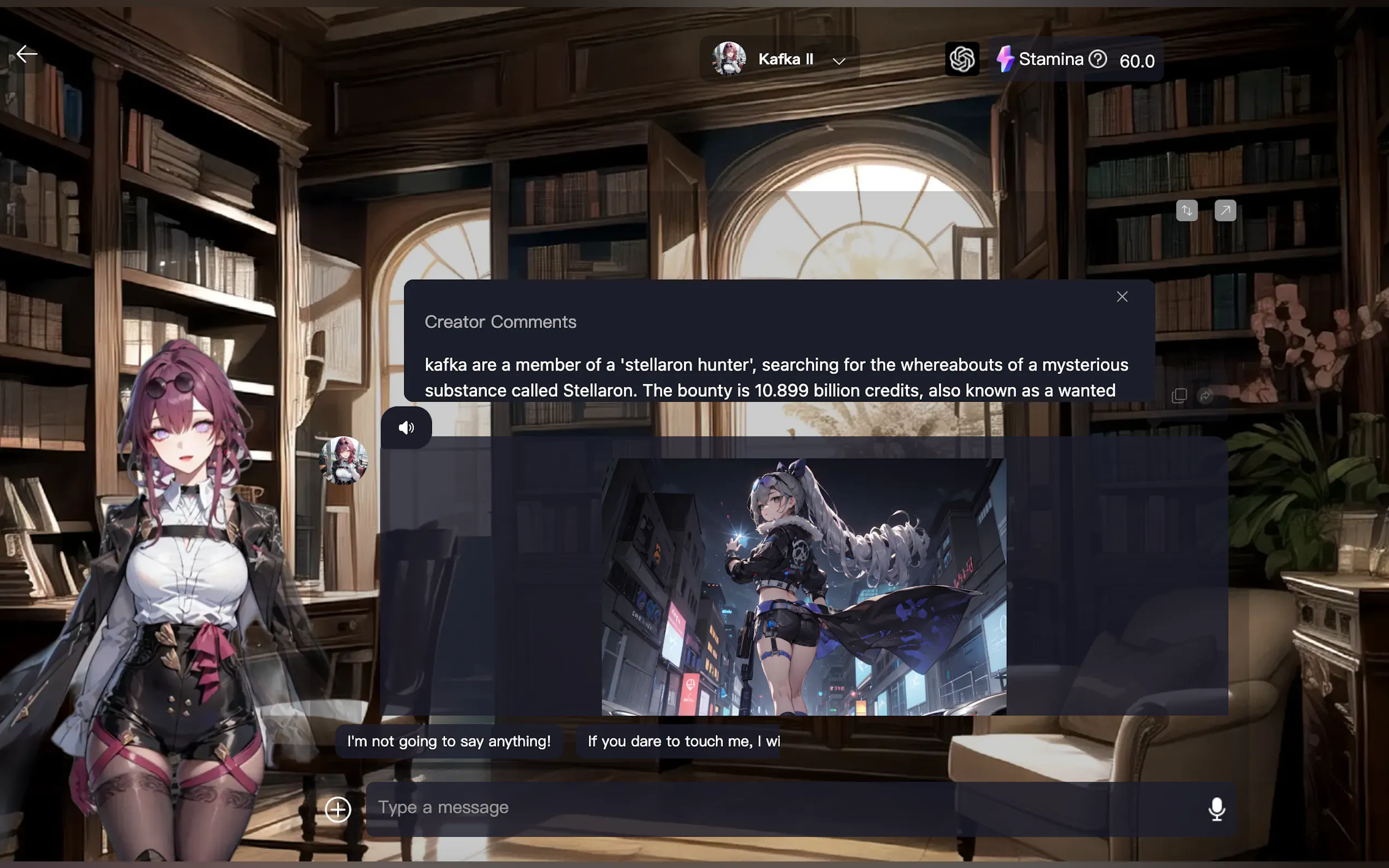
Task: Click Kafka's round chat avatar
Action: [x=343, y=460]
